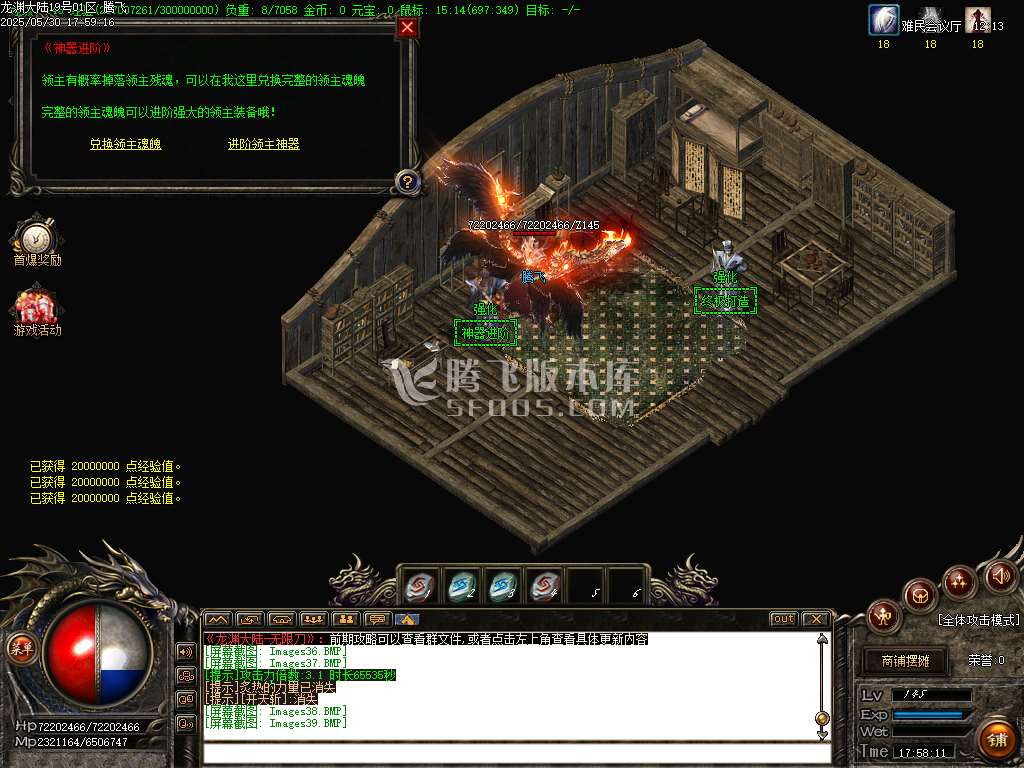Select the 终极打造 NPC label
The width and height of the screenshot is (1024, 768).
(x=725, y=300)
